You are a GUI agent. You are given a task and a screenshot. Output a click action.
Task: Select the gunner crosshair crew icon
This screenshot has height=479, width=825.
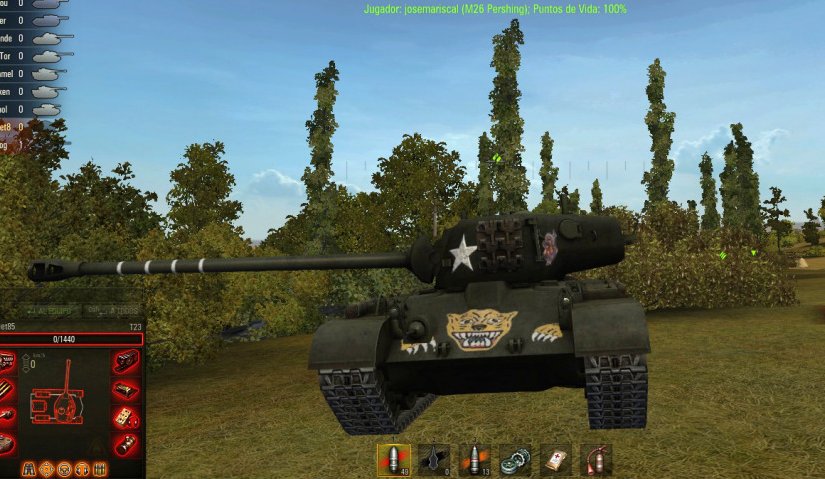tap(46, 468)
